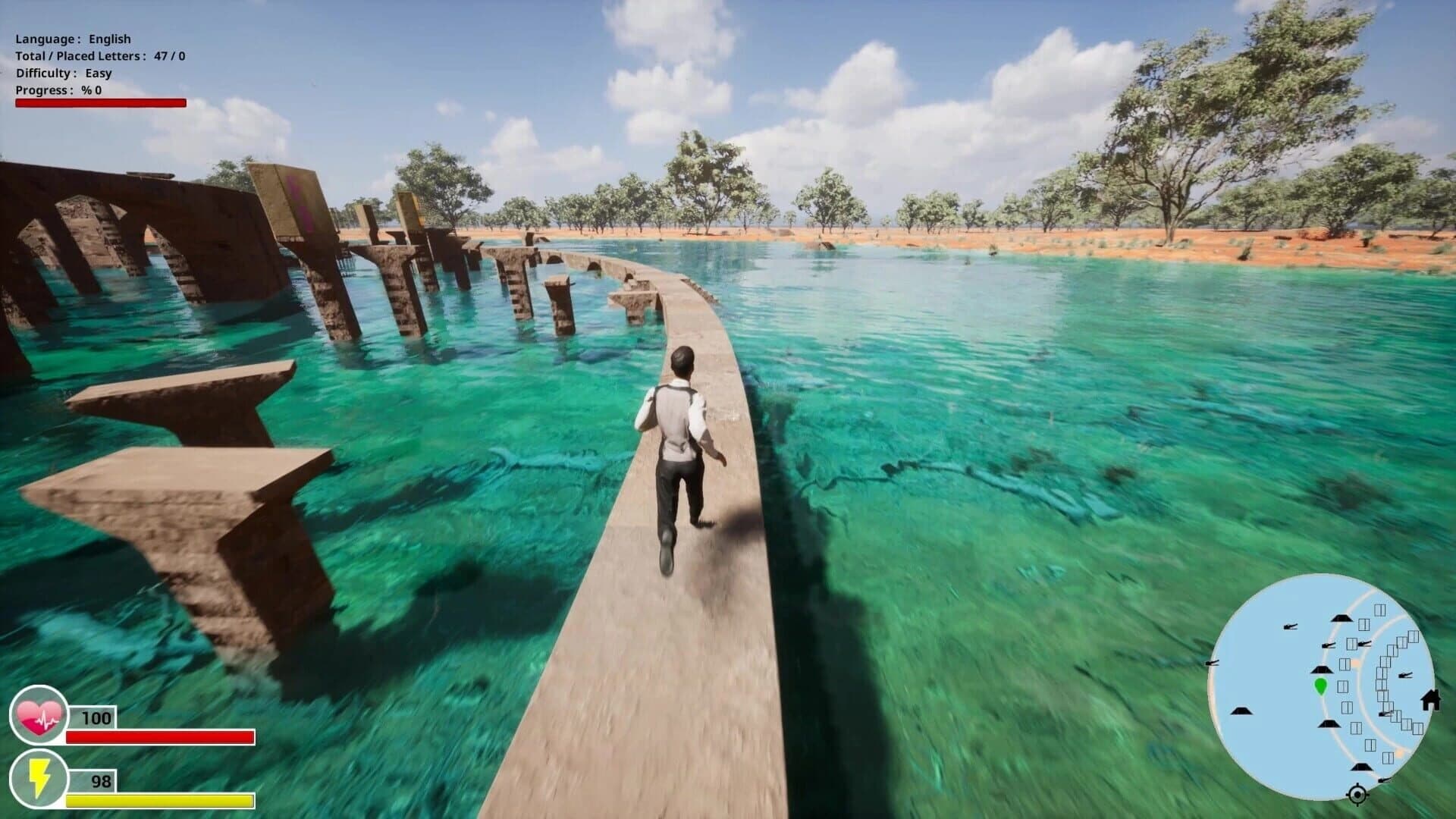
Task: Select the green location pin on the minimap
Action: tap(1321, 685)
